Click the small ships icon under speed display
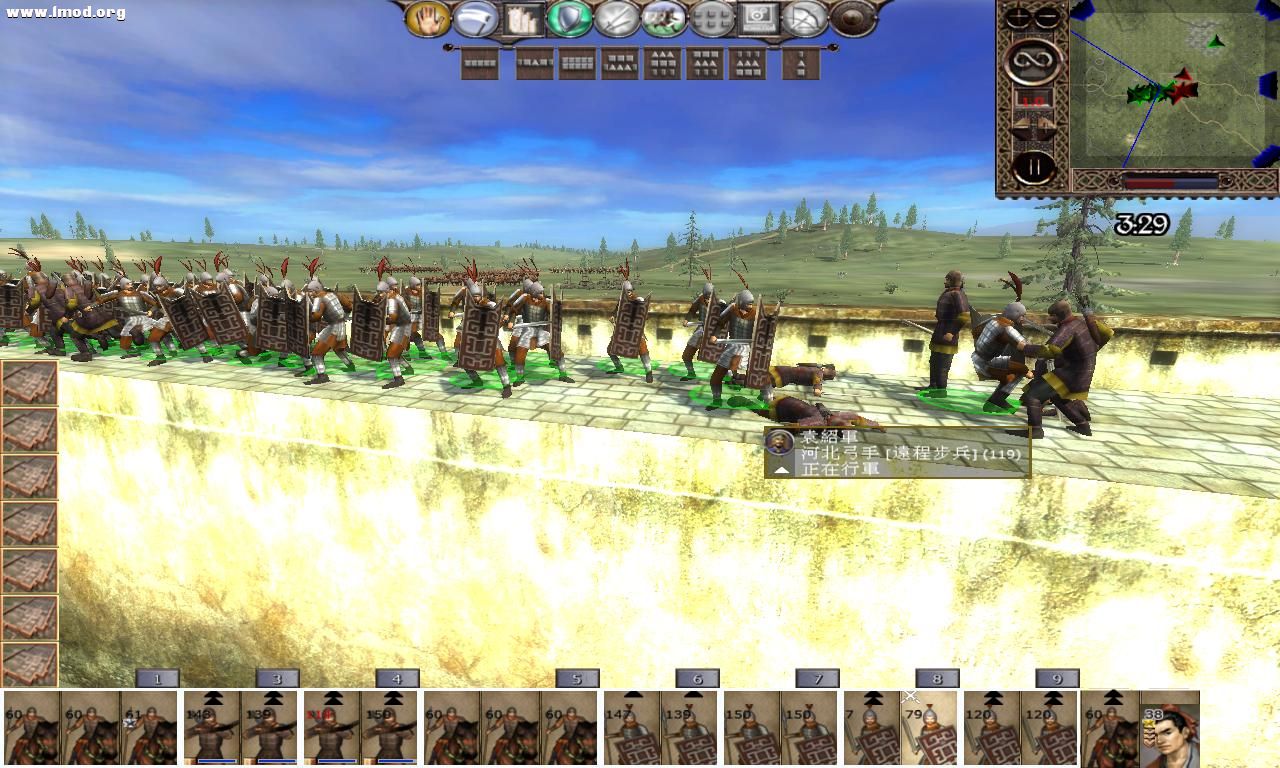Viewport: 1280px width, 768px height. 1031,125
